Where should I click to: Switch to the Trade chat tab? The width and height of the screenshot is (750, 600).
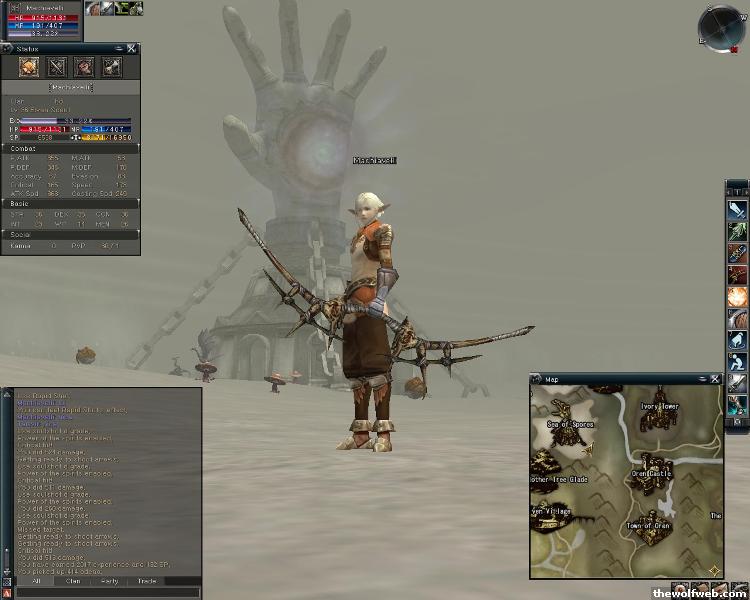click(146, 580)
